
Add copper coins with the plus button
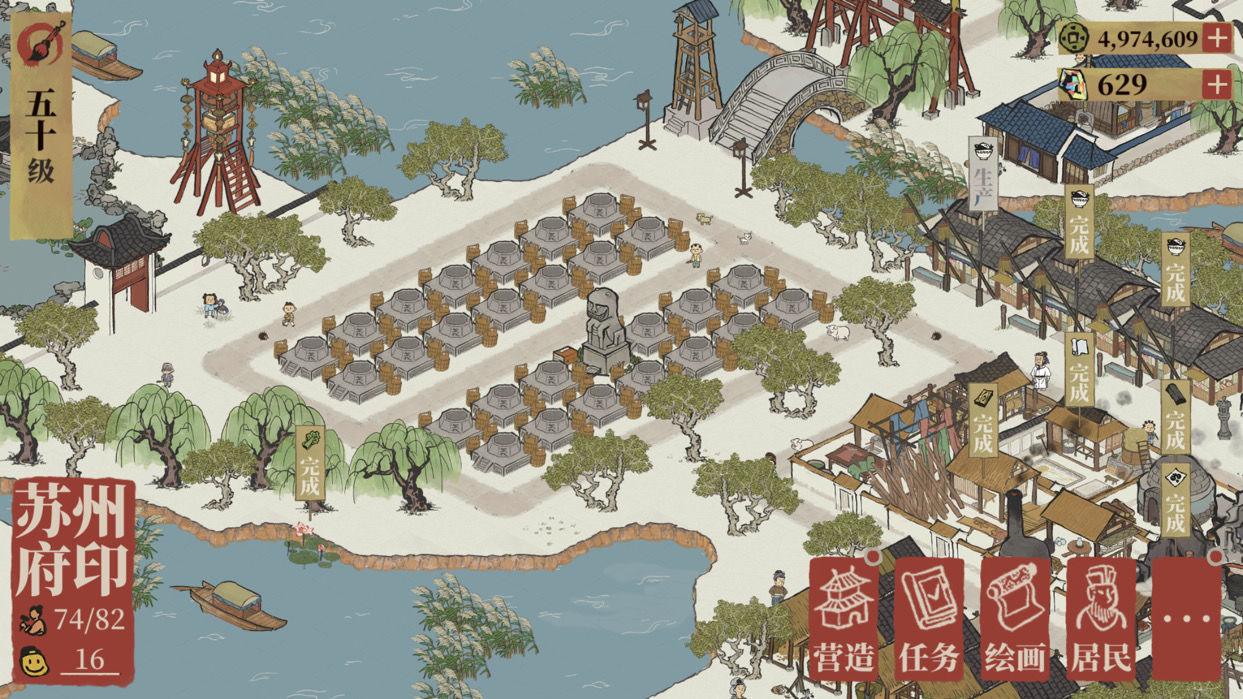[x=1216, y=39]
